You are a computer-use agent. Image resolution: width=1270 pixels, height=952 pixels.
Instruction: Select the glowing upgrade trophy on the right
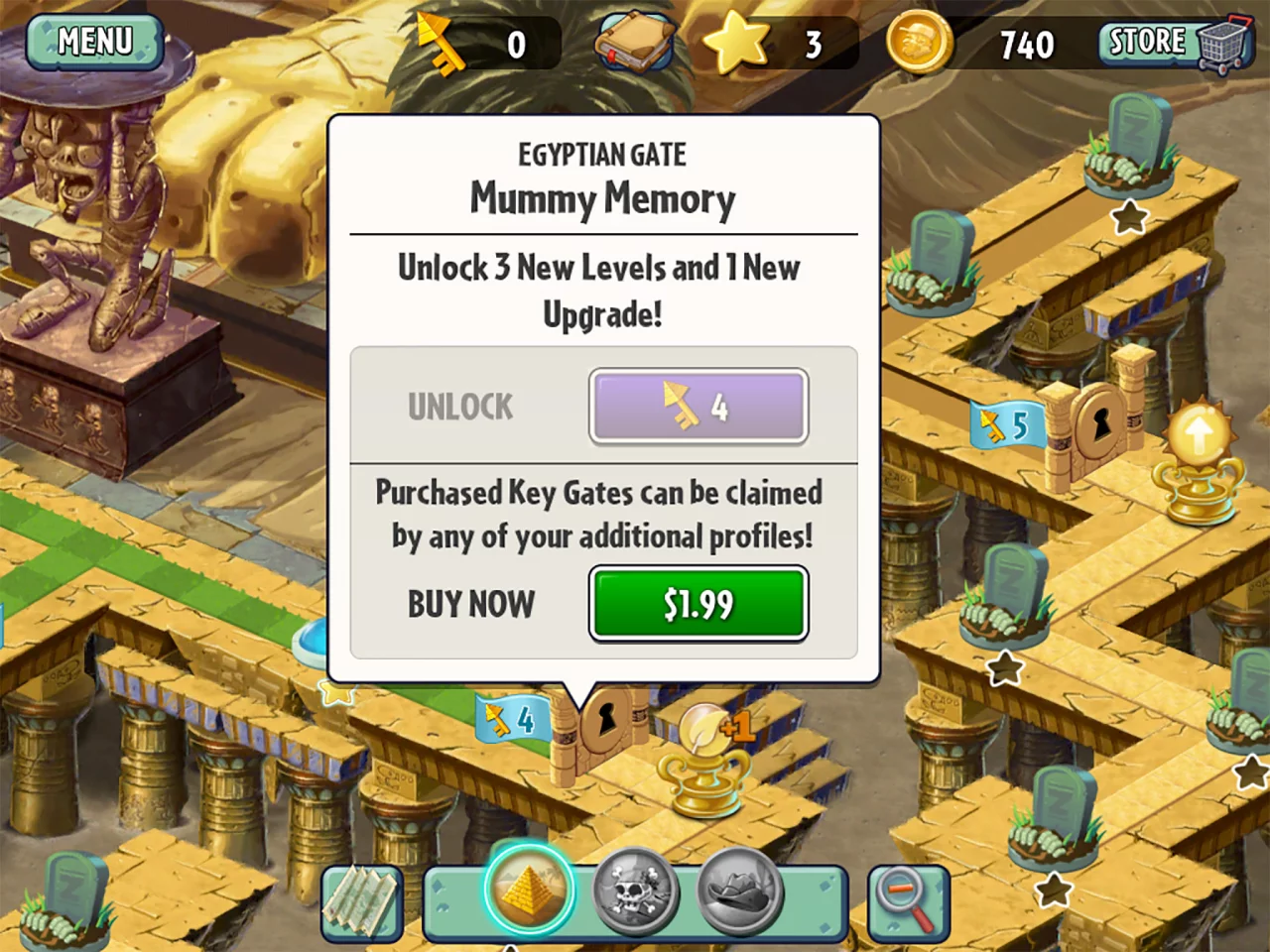pos(1199,456)
